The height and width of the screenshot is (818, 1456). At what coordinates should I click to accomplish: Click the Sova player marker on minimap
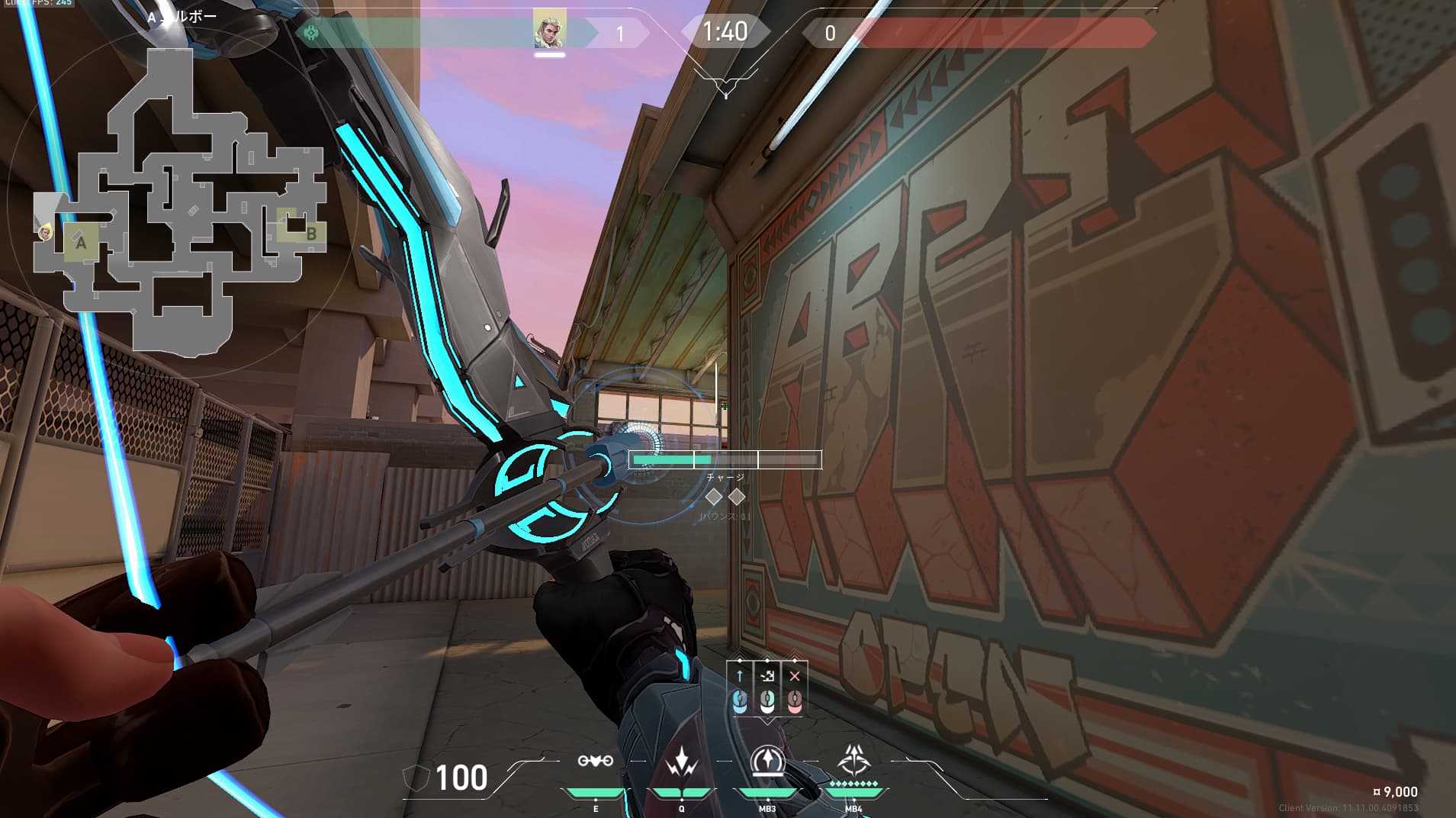[46, 232]
